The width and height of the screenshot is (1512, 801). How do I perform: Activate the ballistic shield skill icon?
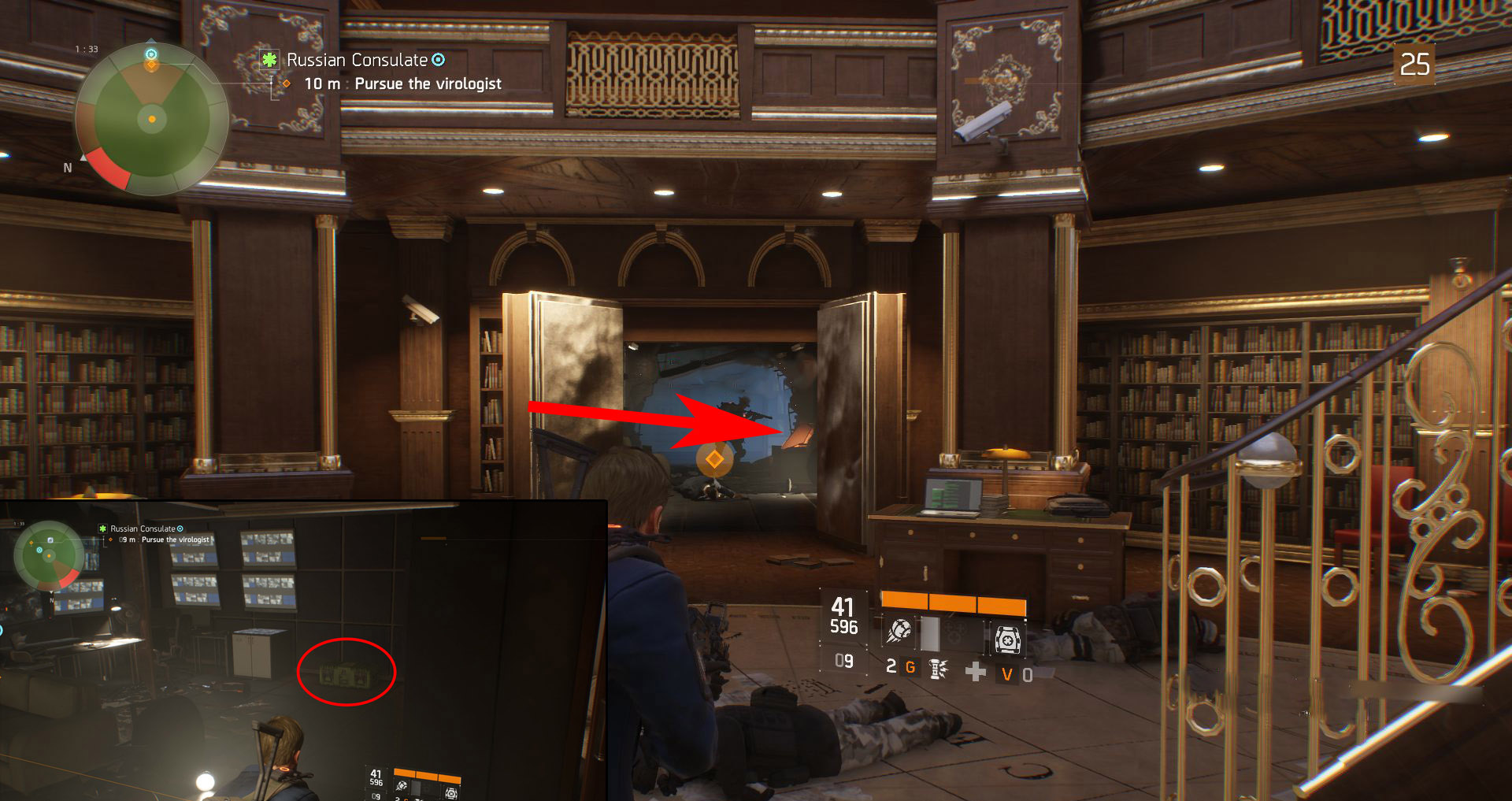coord(1007,639)
